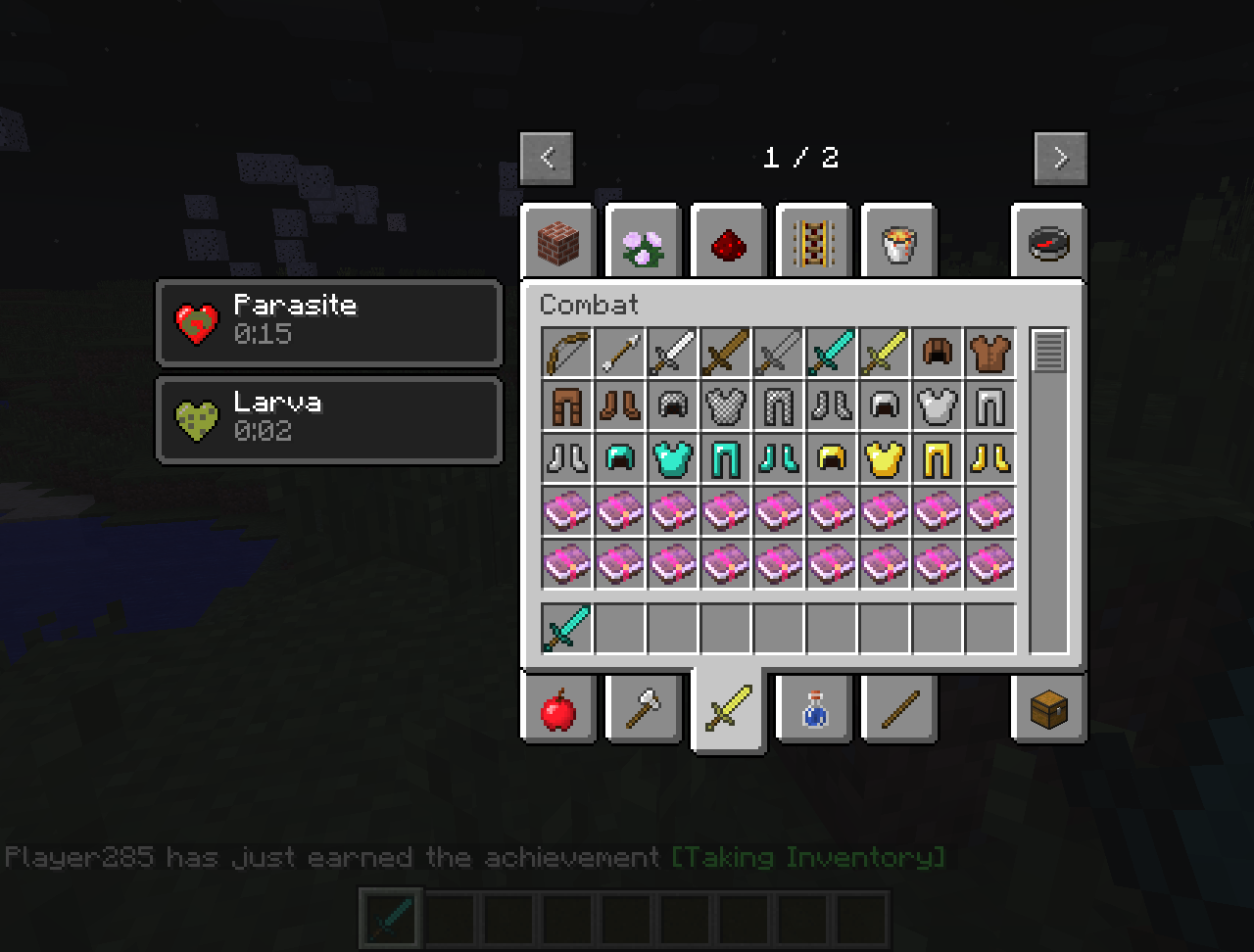
Task: Go to the previous tab page
Action: click(547, 158)
